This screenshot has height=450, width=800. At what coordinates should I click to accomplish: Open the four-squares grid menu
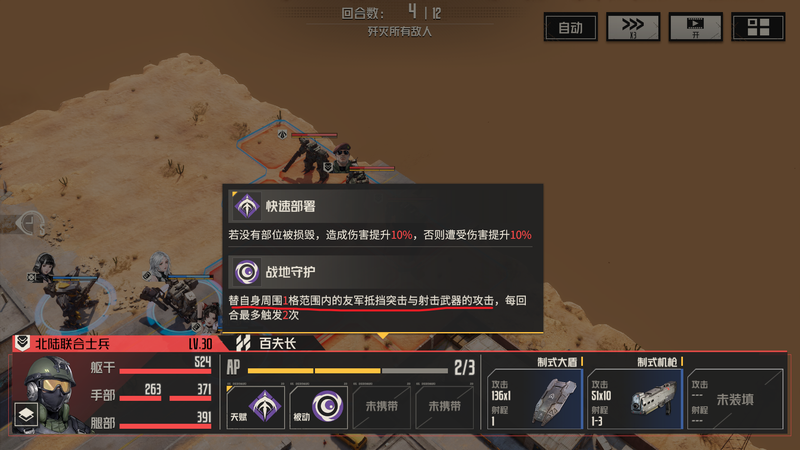click(758, 27)
